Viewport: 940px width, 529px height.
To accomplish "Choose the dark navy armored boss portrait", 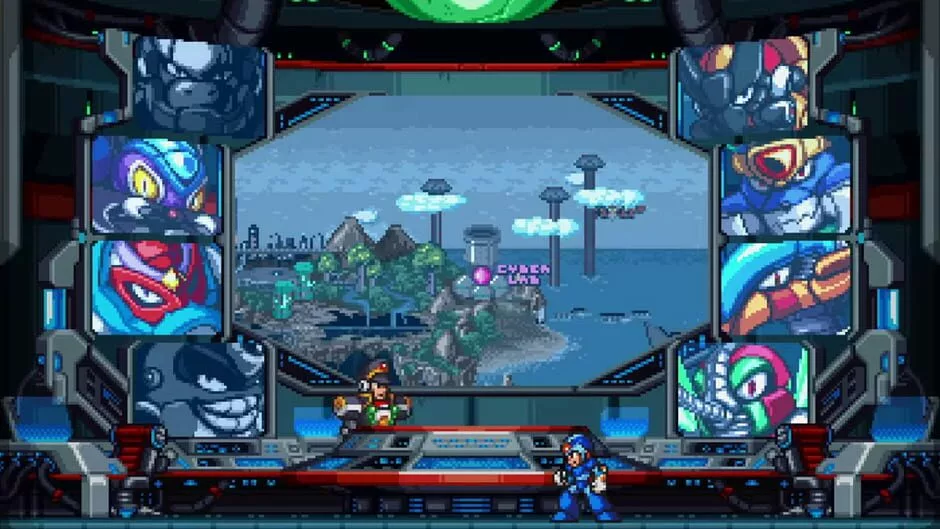I will tap(743, 88).
